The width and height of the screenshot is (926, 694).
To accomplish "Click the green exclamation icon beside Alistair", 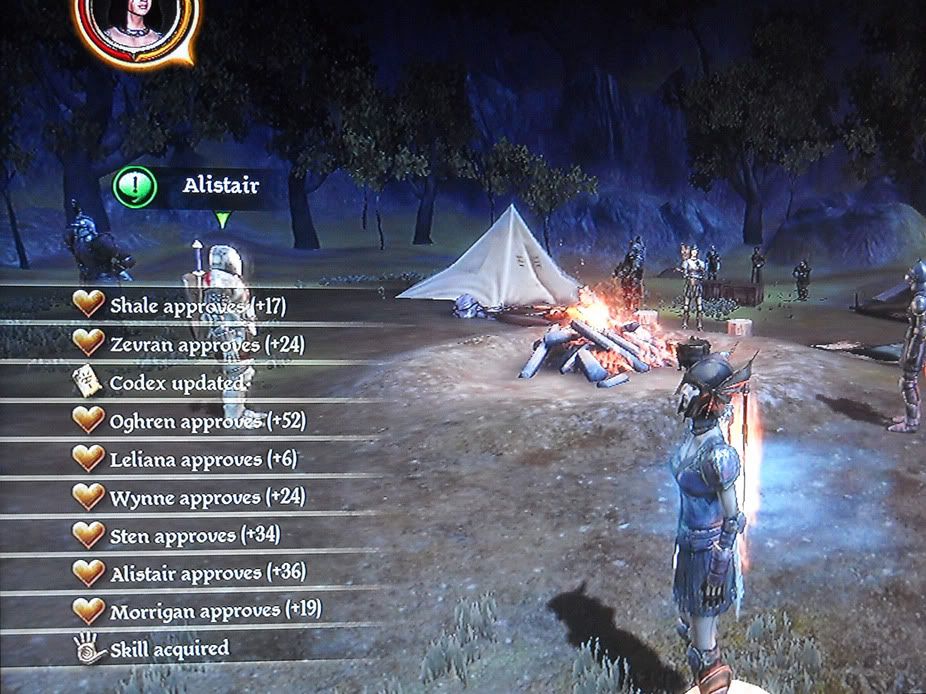I will tap(135, 187).
